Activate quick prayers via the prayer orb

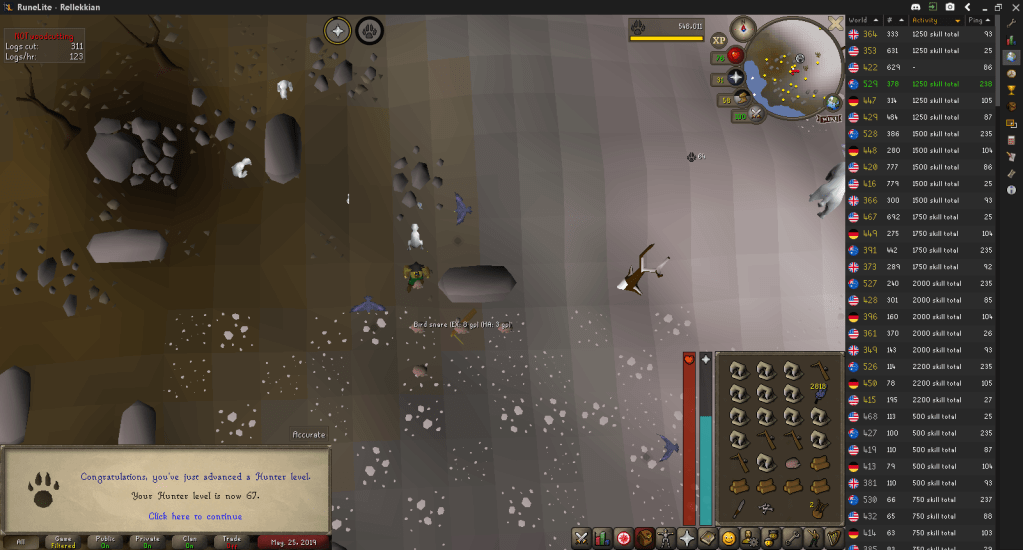click(737, 77)
